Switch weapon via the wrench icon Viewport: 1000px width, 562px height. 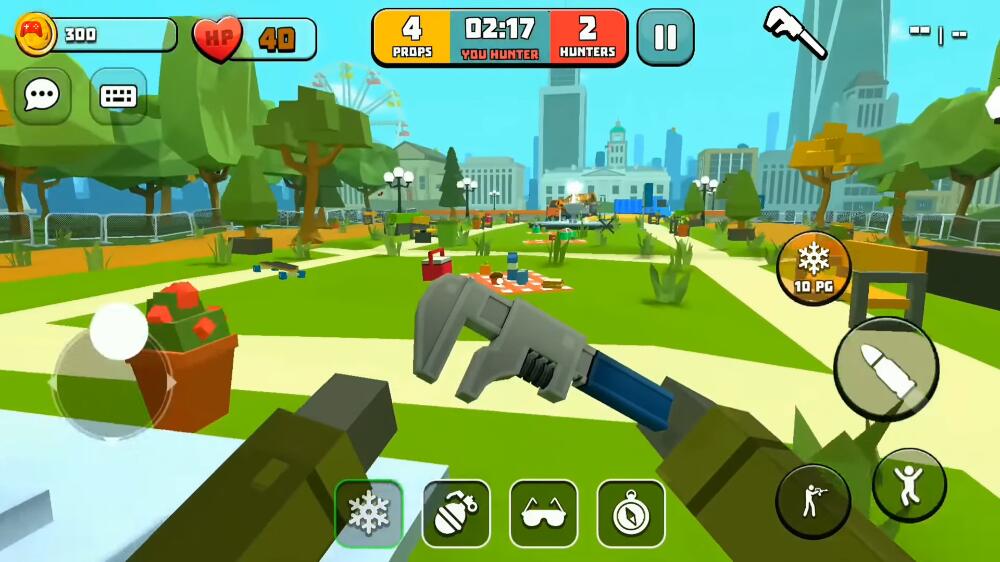pos(795,31)
